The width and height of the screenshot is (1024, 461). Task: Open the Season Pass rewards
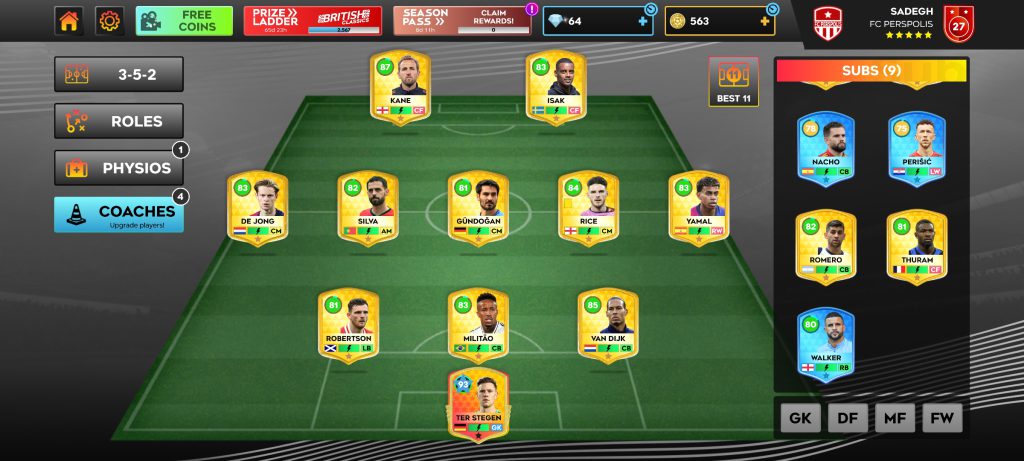click(463, 21)
